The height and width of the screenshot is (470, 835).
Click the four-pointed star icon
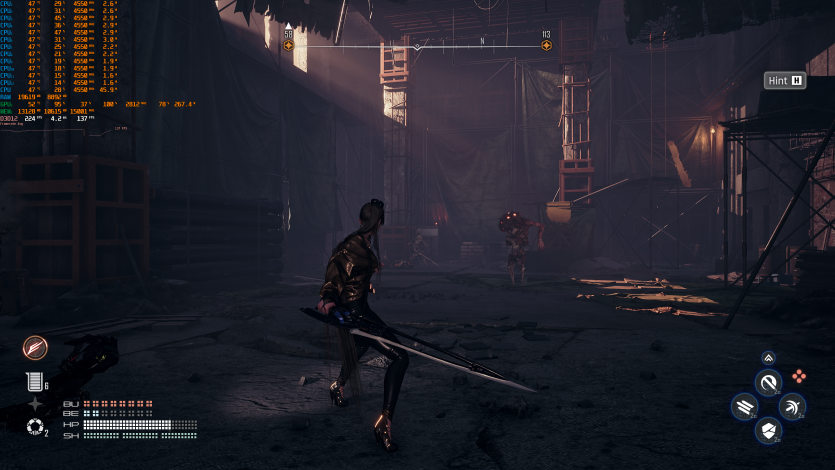tap(35, 404)
